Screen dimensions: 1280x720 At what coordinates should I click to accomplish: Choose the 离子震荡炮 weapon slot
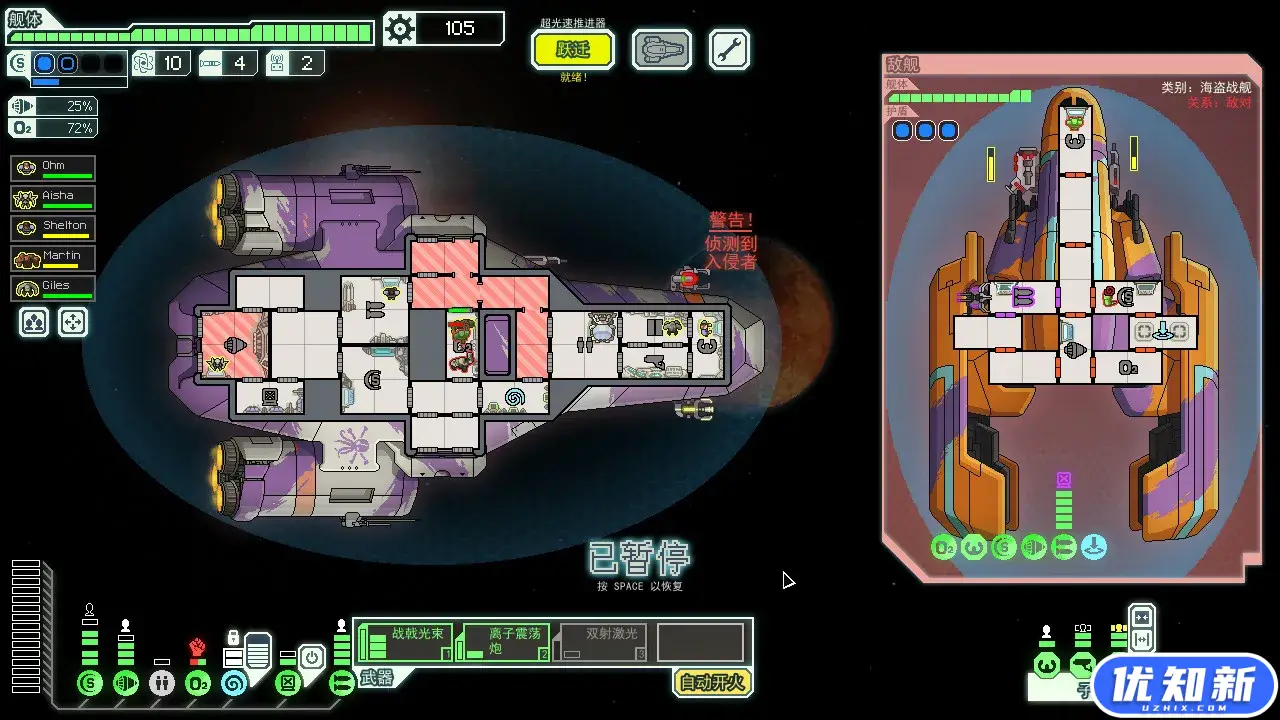(x=502, y=642)
